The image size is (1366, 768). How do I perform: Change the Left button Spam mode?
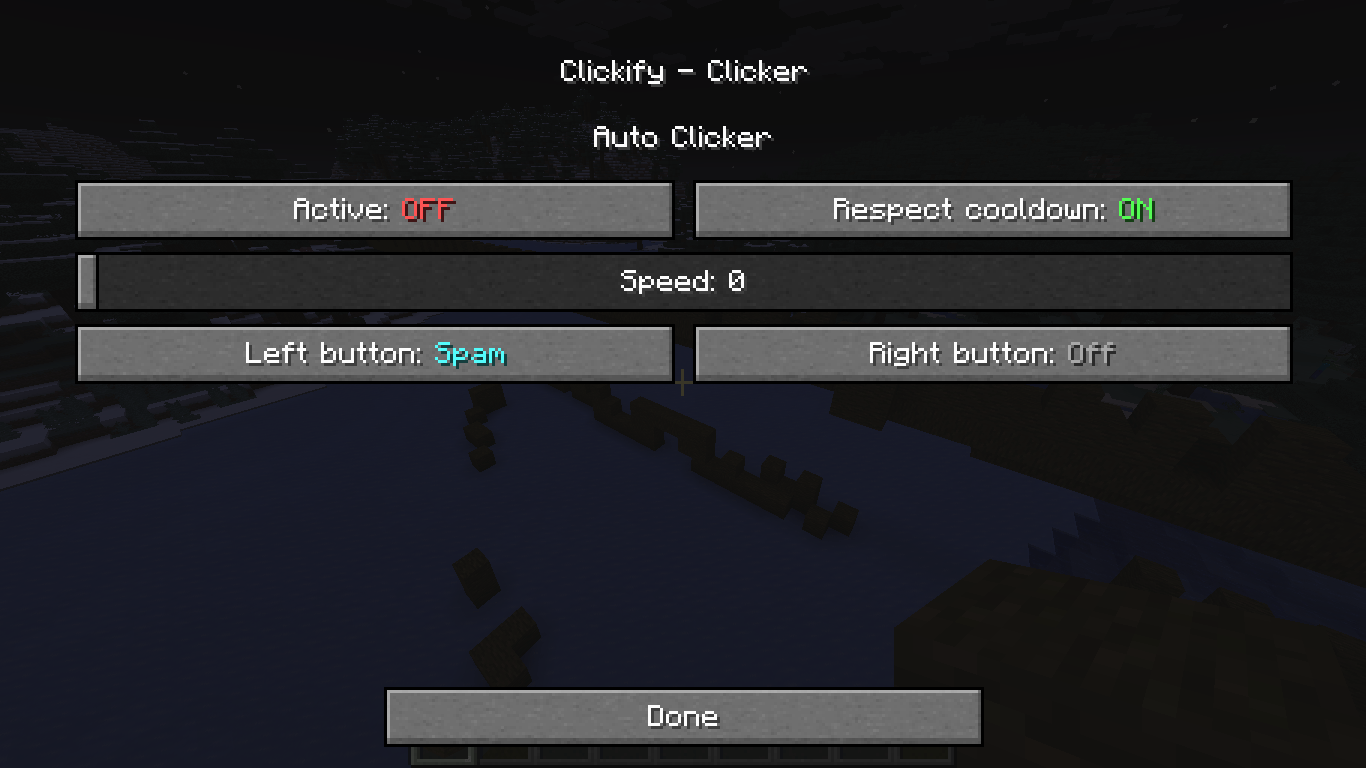[x=375, y=353]
